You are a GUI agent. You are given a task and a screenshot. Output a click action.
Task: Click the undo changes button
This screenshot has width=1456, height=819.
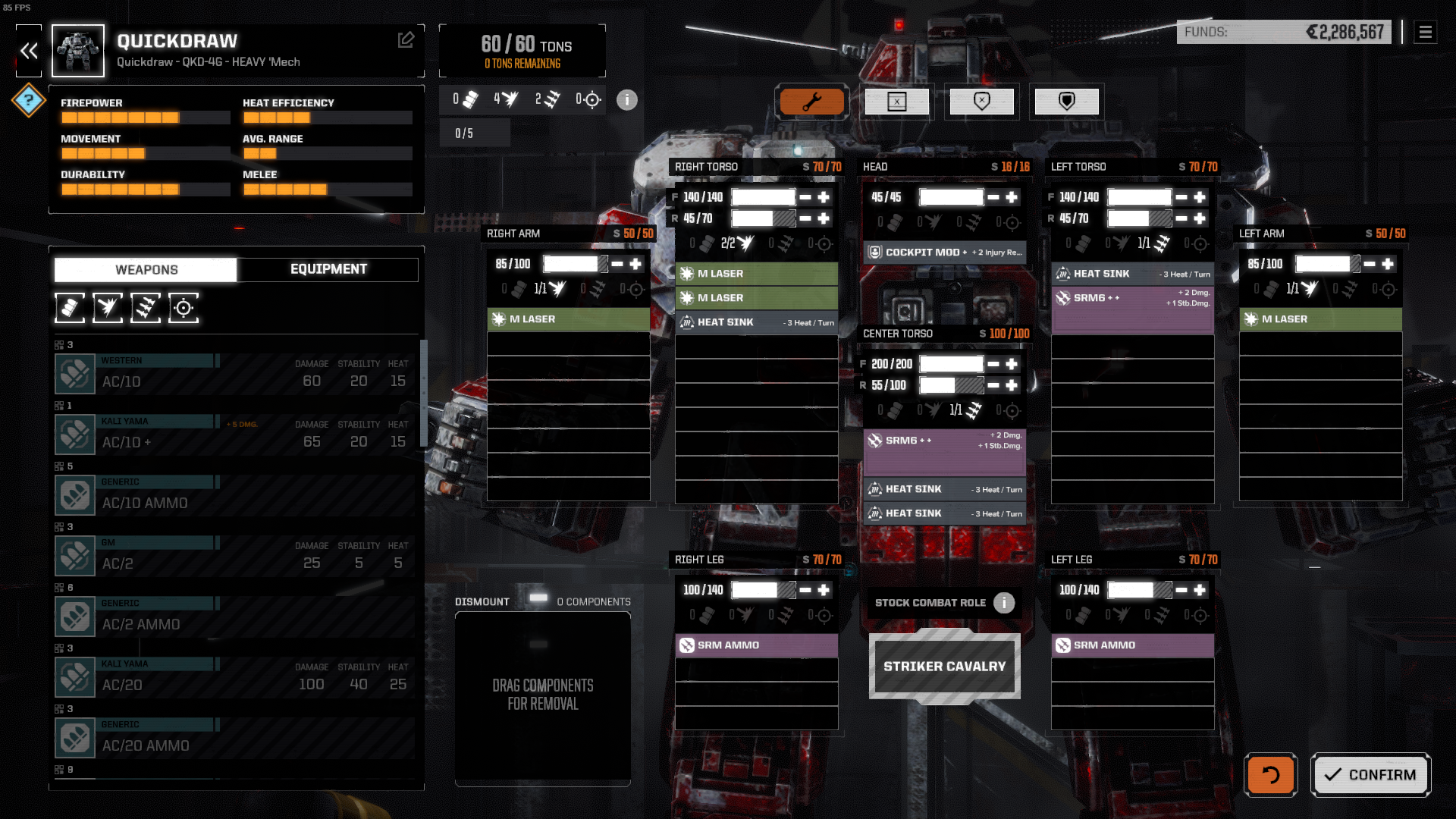click(x=1270, y=774)
